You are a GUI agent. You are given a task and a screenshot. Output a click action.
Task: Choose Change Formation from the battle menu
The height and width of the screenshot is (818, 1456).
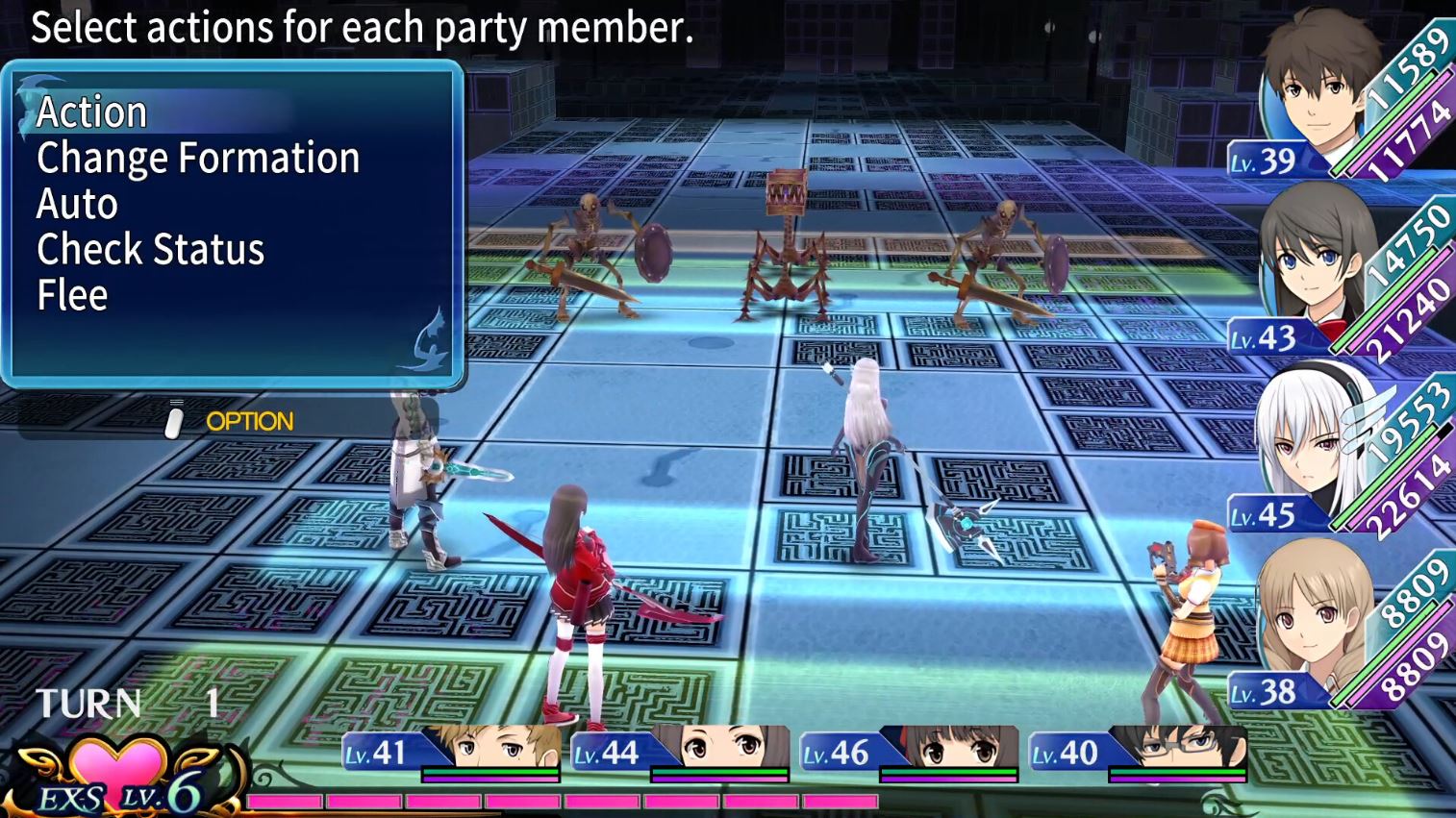pos(198,159)
